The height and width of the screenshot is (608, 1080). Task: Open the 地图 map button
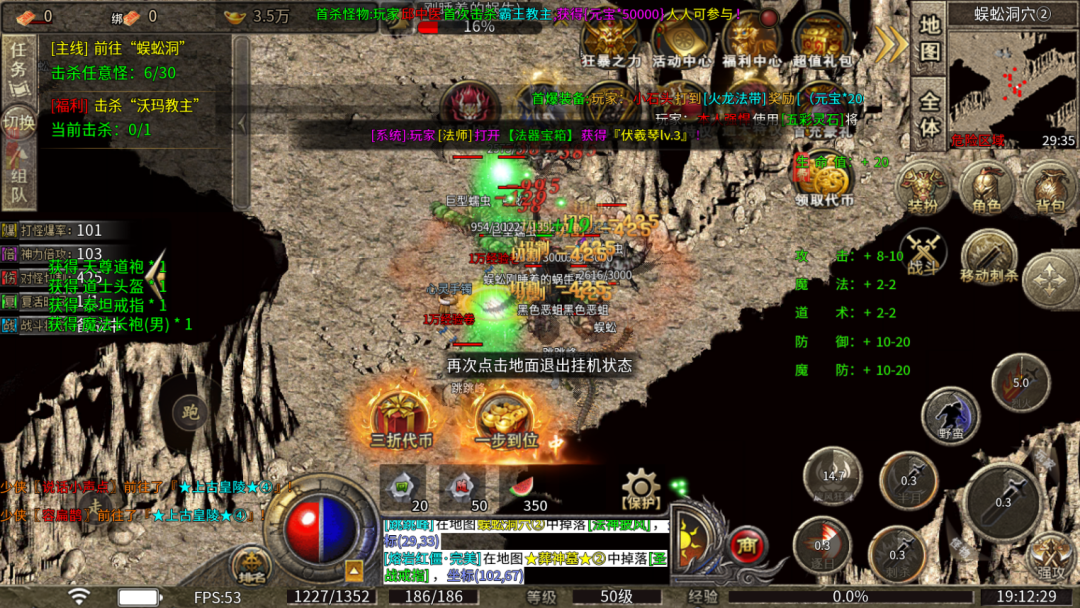[930, 39]
